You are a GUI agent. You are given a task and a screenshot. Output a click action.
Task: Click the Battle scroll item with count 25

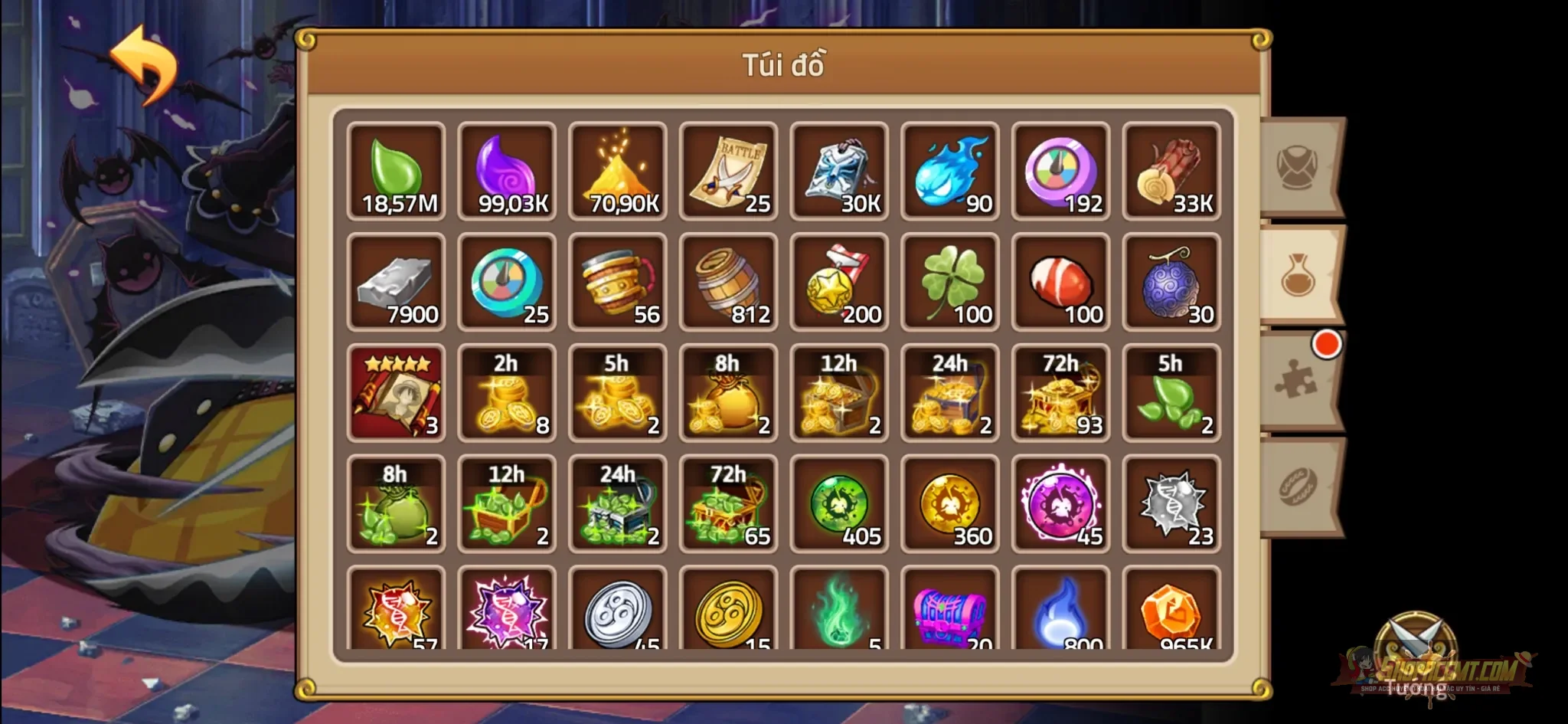tap(728, 170)
